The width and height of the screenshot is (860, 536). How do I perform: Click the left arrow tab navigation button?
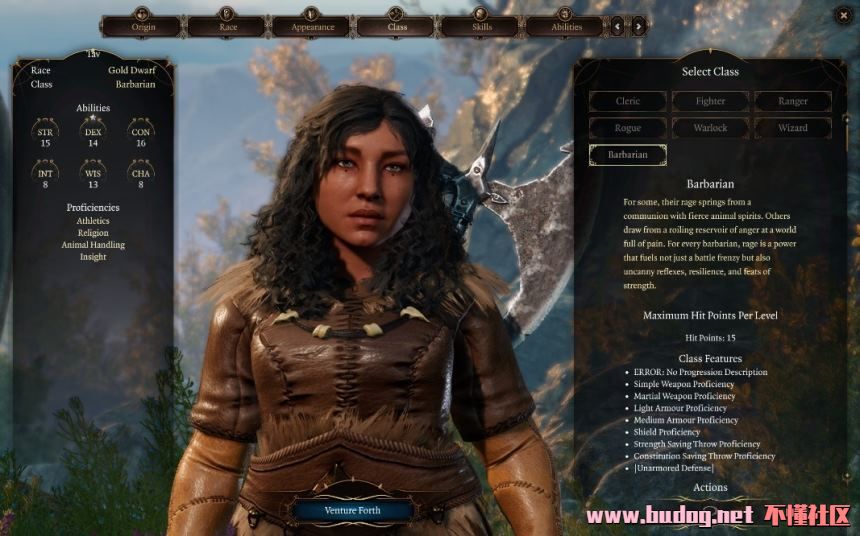click(x=618, y=26)
